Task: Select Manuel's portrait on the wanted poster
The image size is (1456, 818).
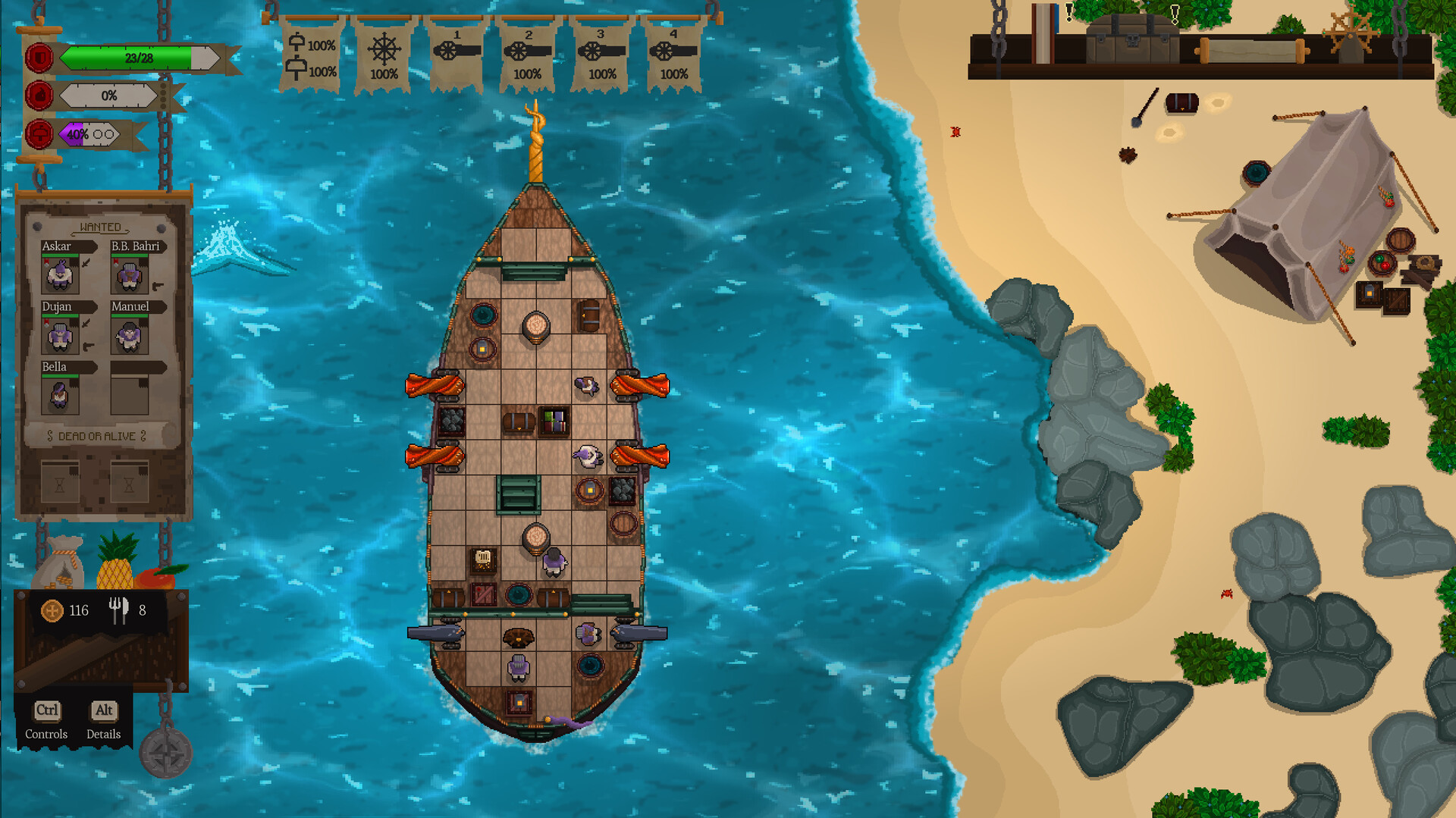Action: pos(128,335)
